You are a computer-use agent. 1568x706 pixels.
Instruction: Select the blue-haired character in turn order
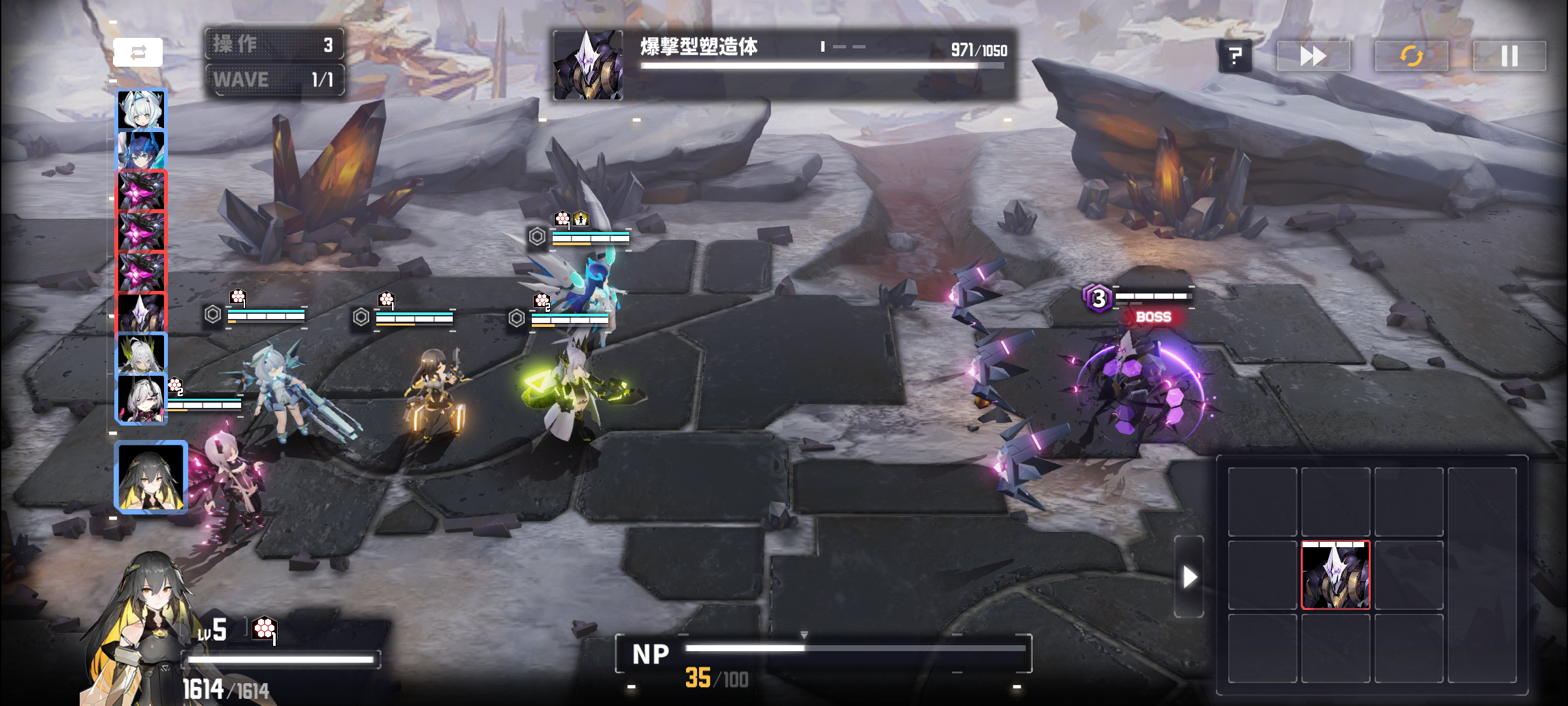142,150
